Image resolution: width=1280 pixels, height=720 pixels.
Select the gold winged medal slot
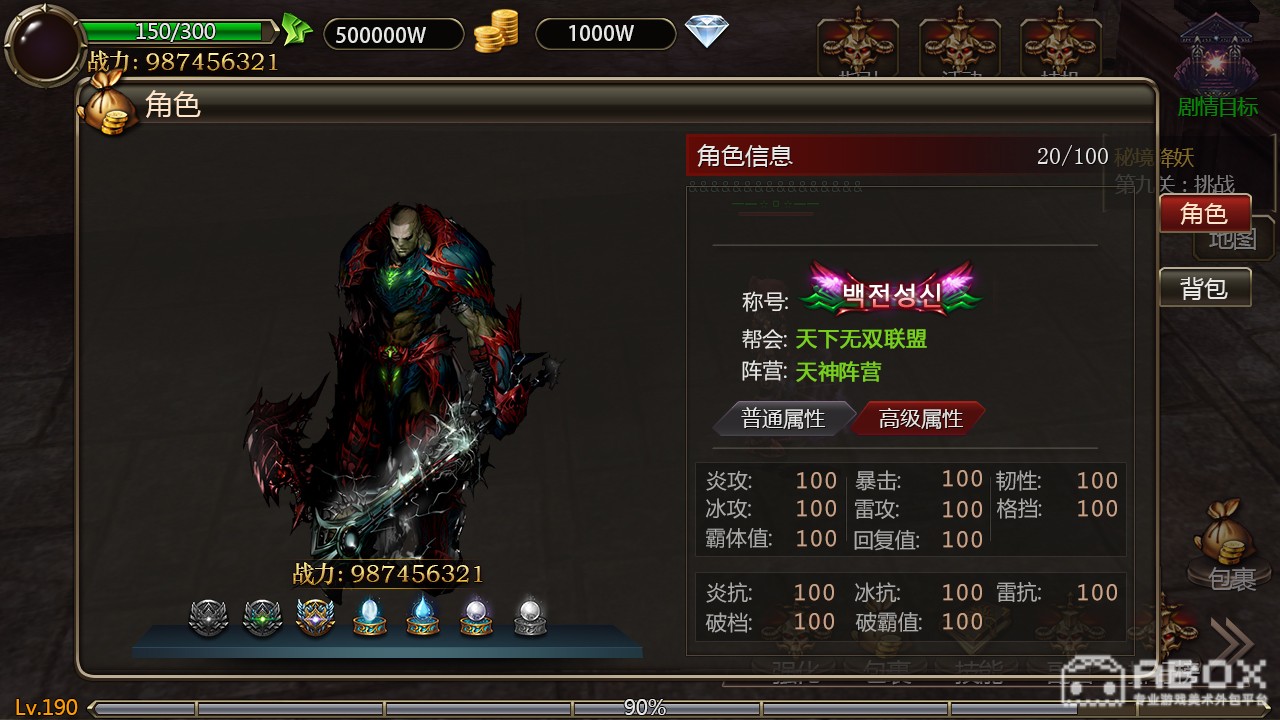315,617
